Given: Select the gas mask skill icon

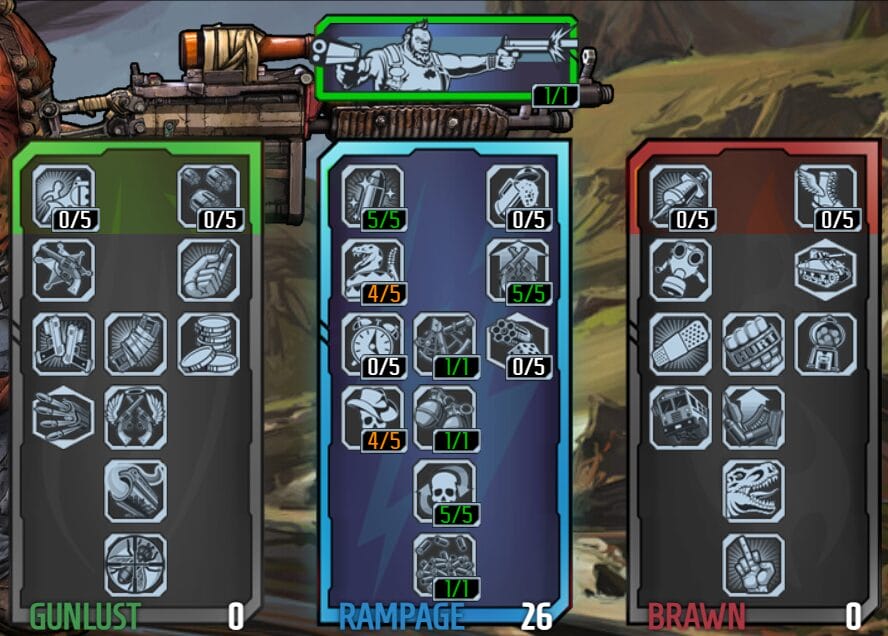Looking at the screenshot, I should [680, 270].
